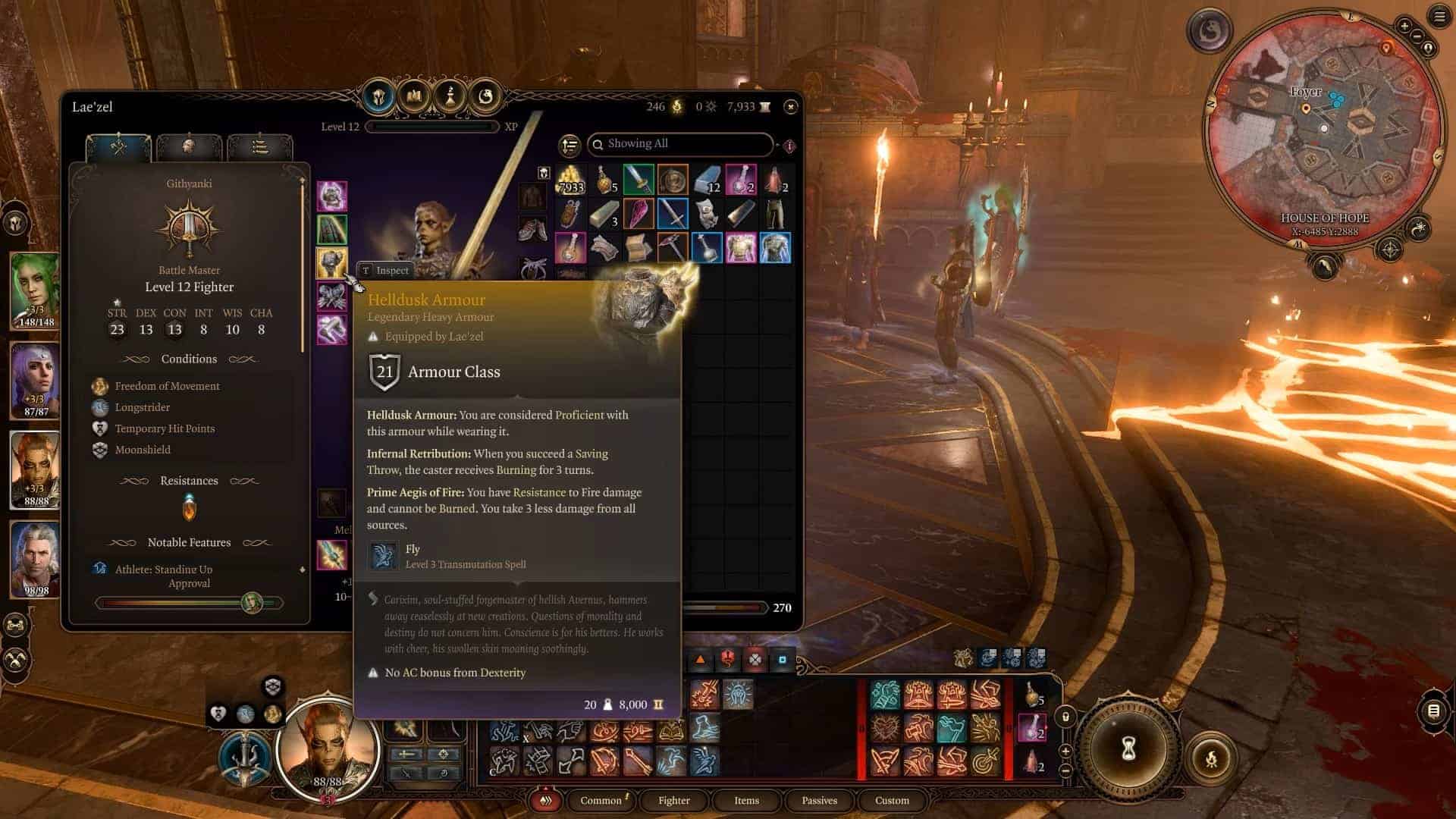Viewport: 1456px width, 819px height.
Task: Select the purple-haired companion portrait
Action: [x=34, y=379]
